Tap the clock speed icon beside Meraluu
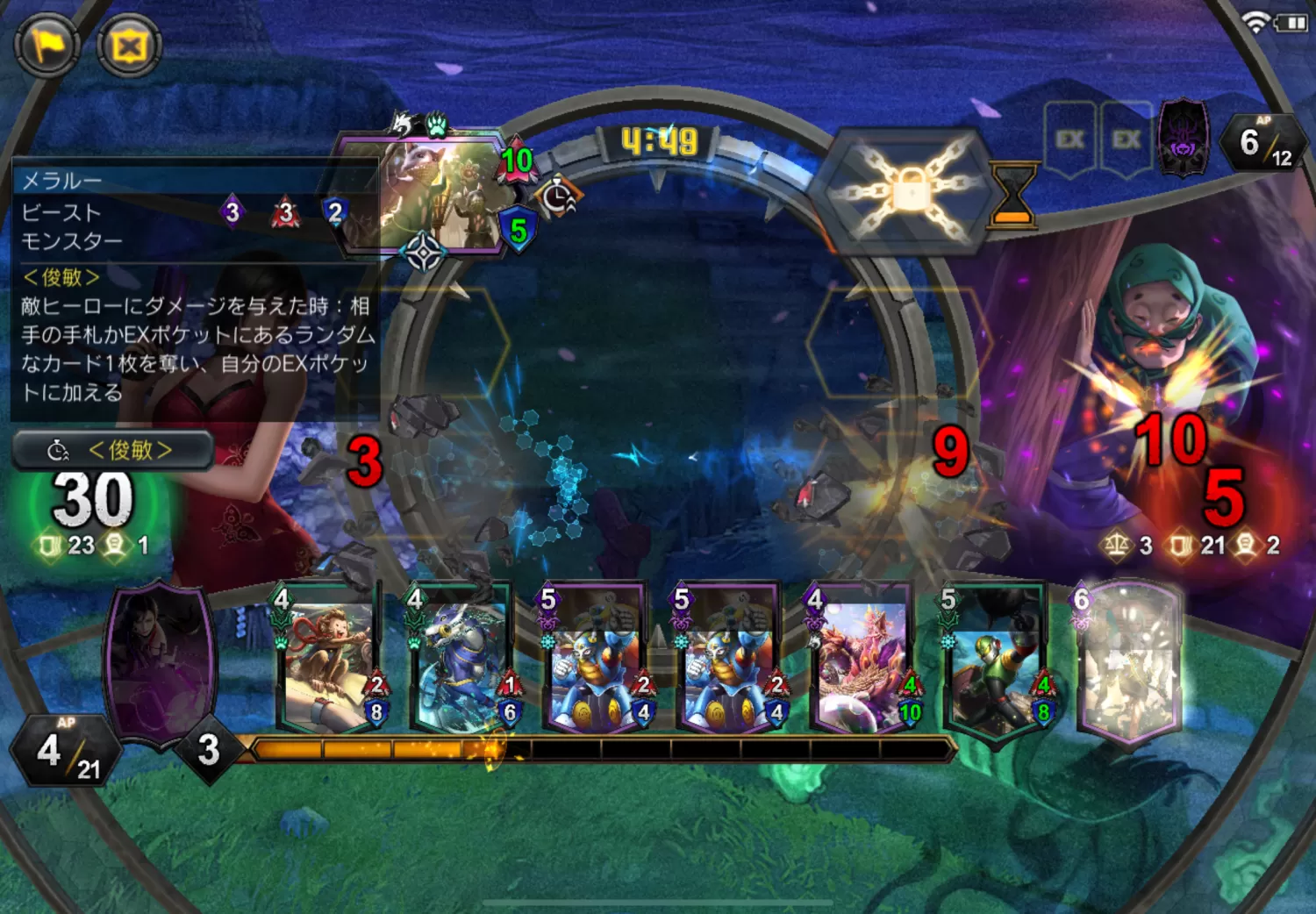This screenshot has height=914, width=1316. [x=558, y=197]
